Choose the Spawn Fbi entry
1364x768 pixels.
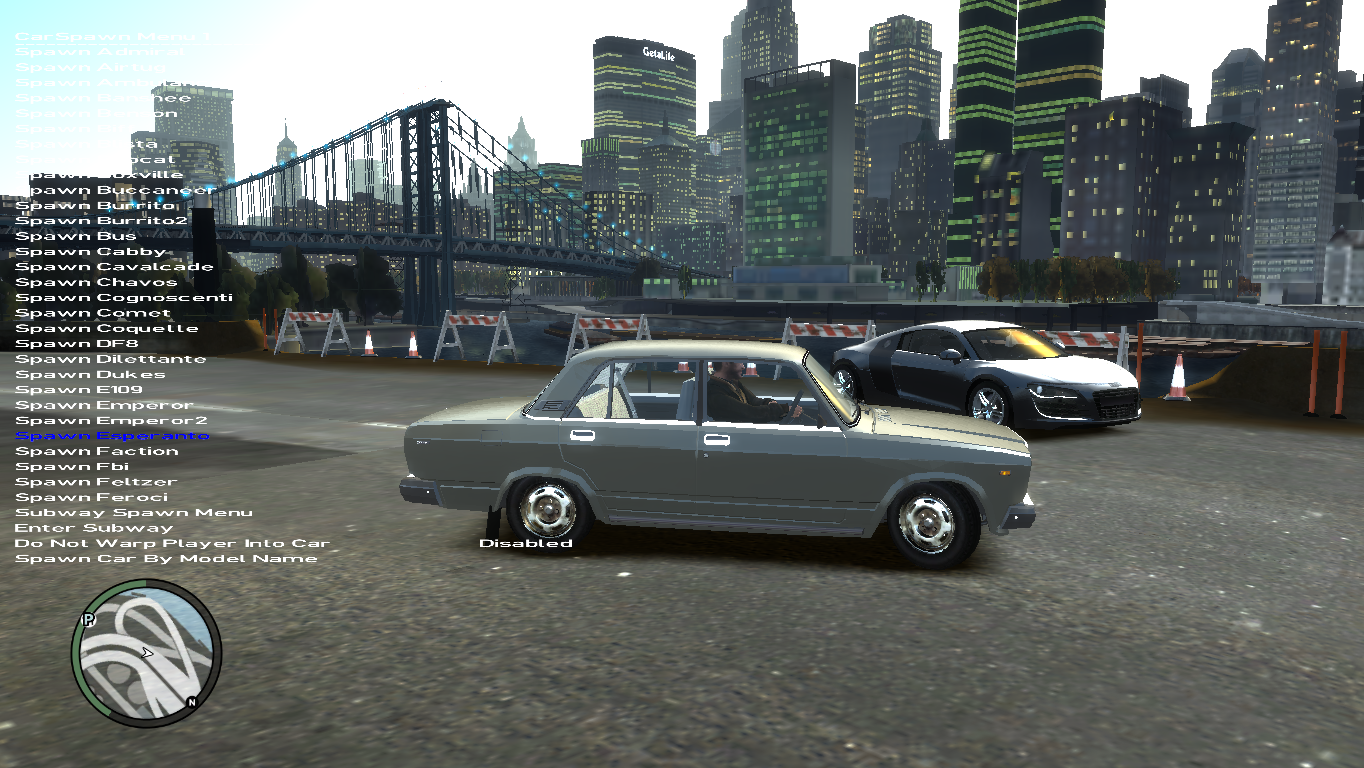click(72, 467)
